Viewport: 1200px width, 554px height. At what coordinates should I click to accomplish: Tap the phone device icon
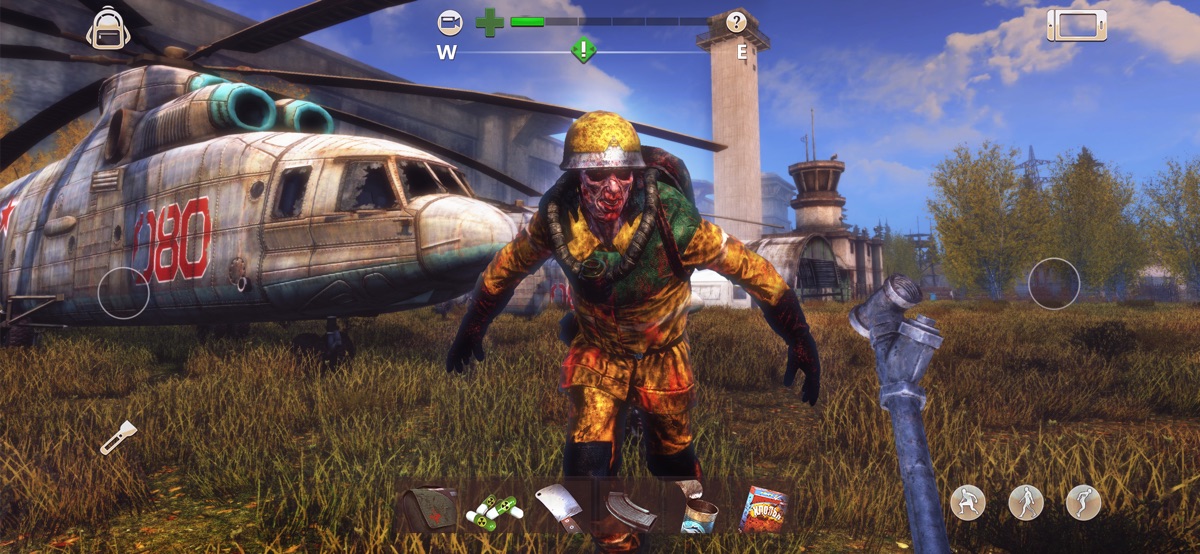tap(1076, 25)
